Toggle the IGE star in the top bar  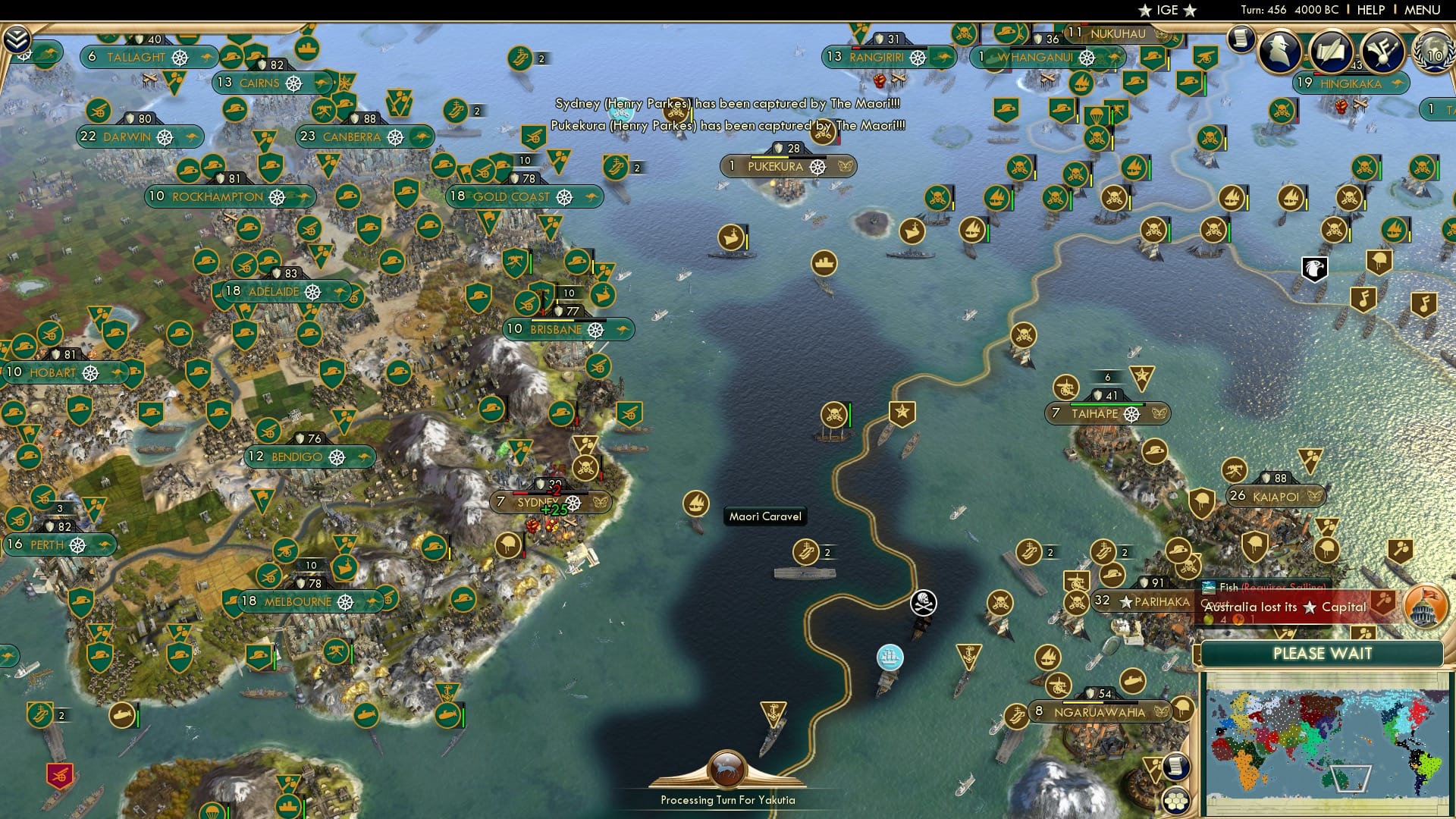[x=1146, y=10]
